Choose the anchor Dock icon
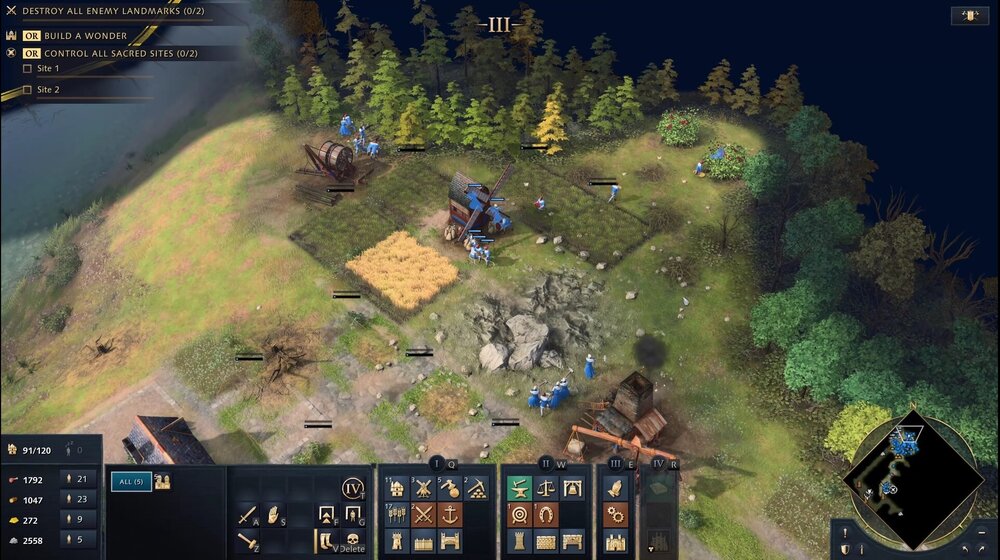Screen dimensions: 1000x560 (450, 515)
